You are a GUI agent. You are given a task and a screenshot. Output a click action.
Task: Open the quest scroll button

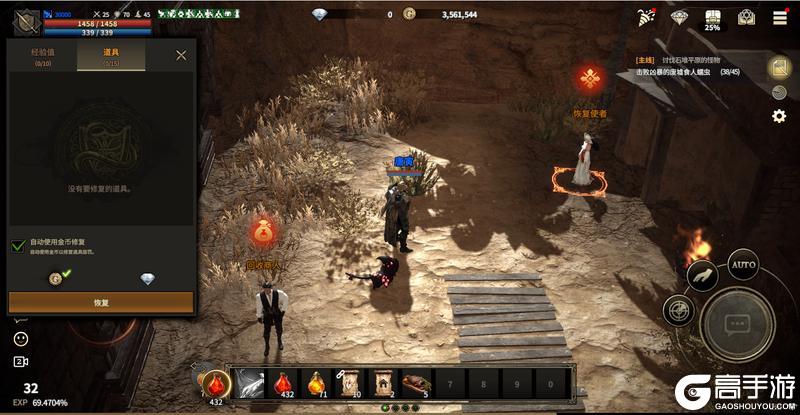coord(778,66)
